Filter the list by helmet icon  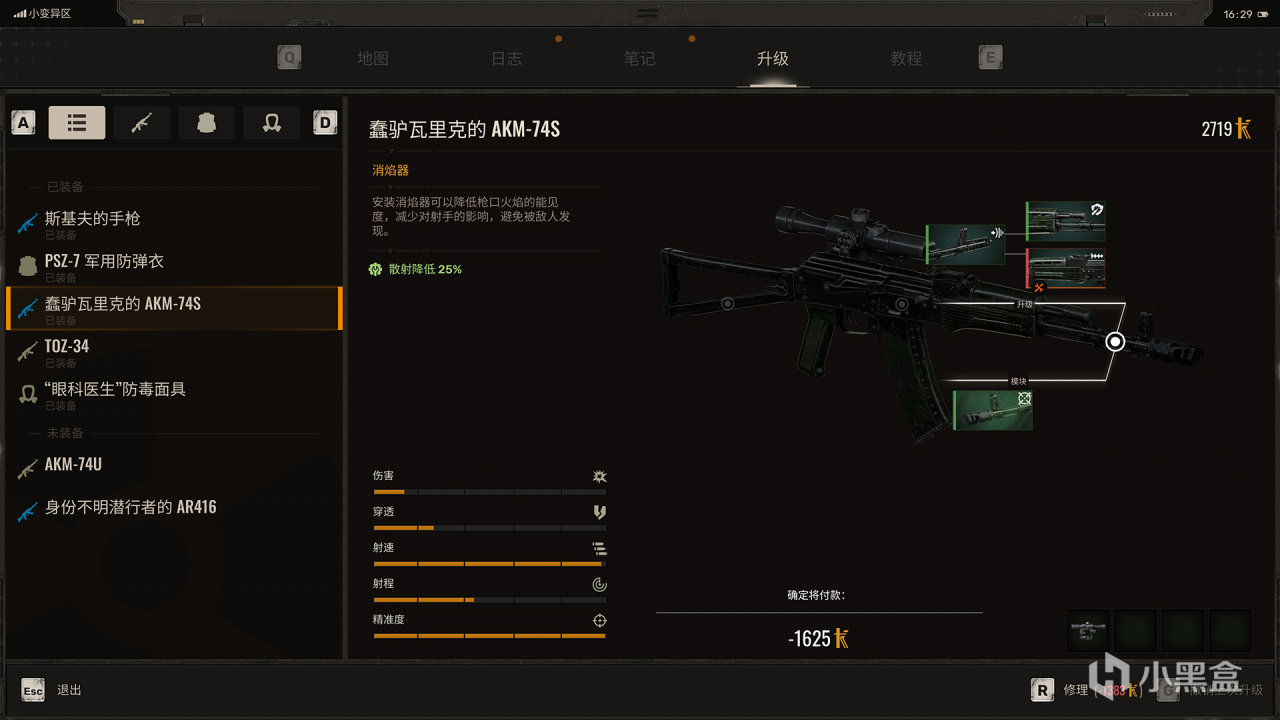coord(271,123)
